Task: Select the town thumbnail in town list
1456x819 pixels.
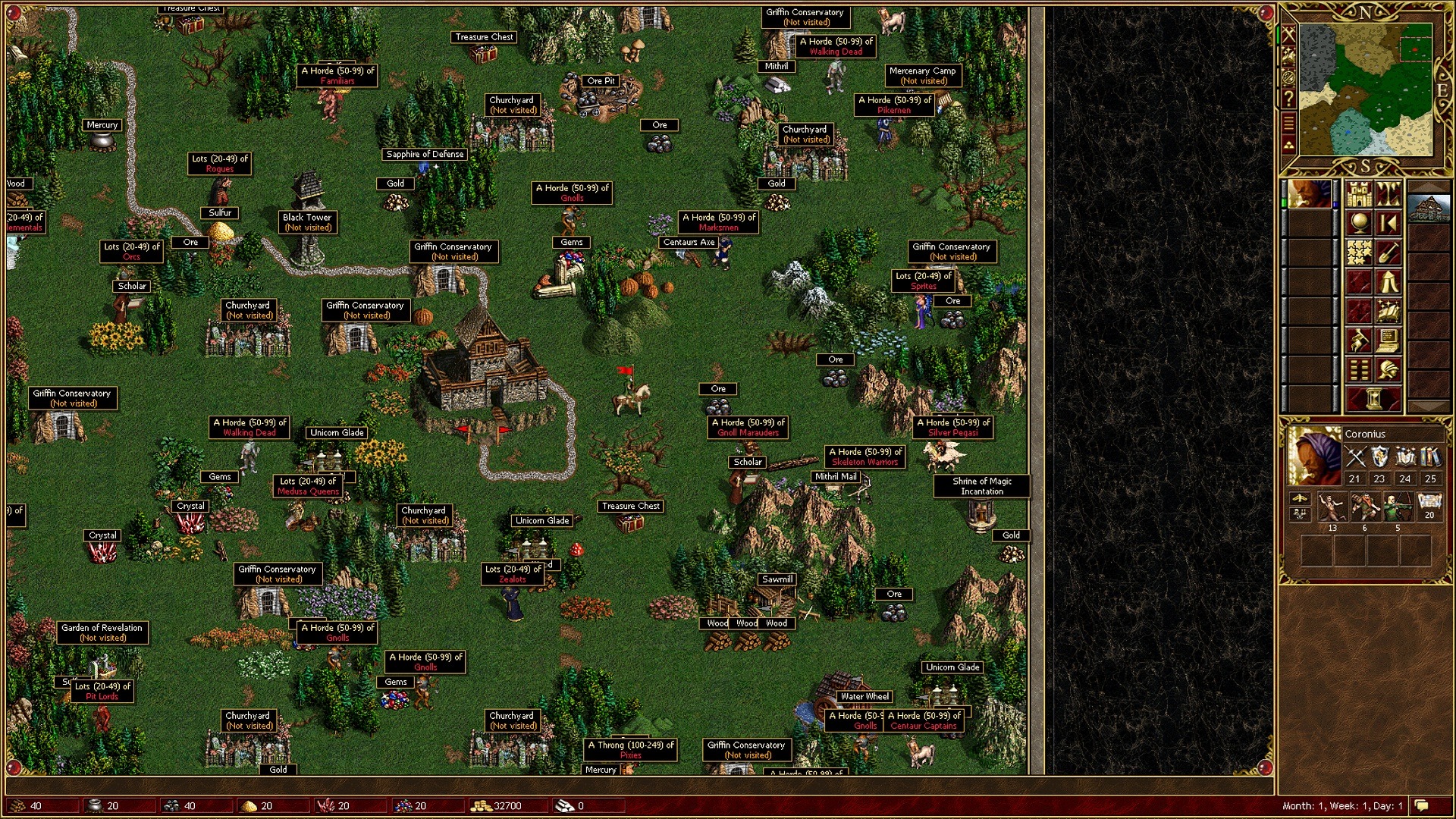Action: click(x=1429, y=209)
